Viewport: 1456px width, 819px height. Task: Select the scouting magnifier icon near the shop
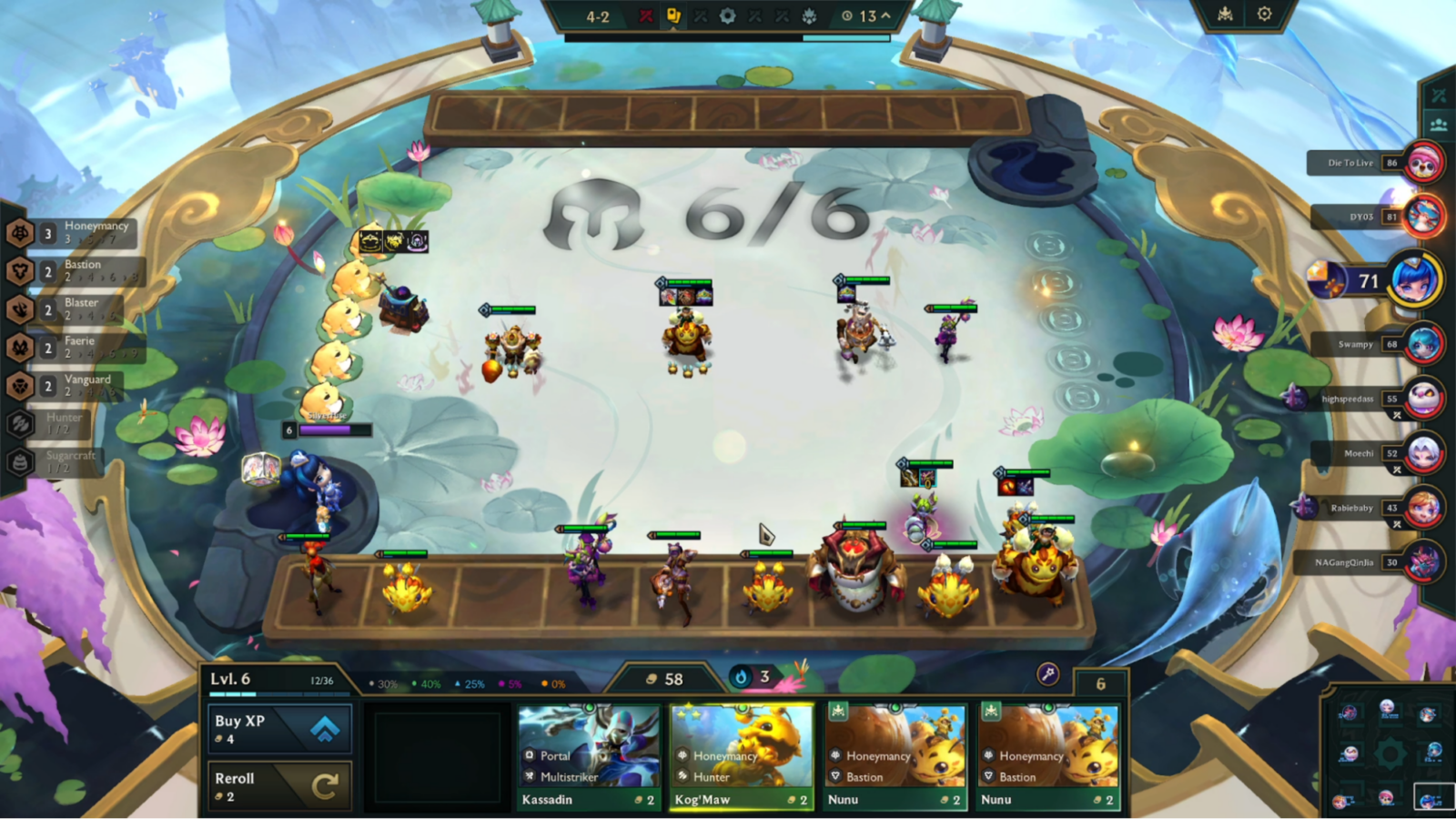point(1048,674)
